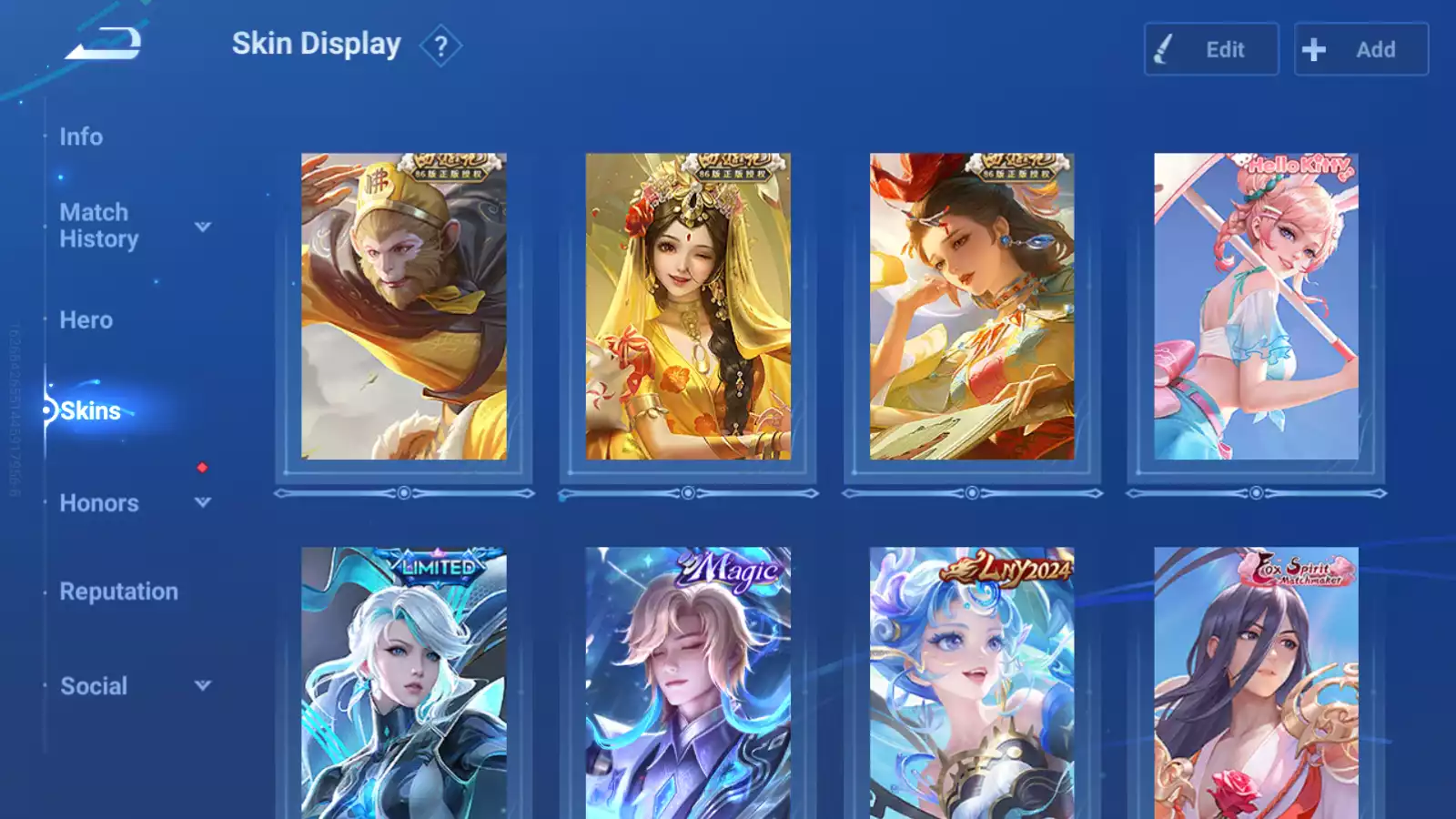Select the LIMITED white-haired skin card

pos(404,682)
